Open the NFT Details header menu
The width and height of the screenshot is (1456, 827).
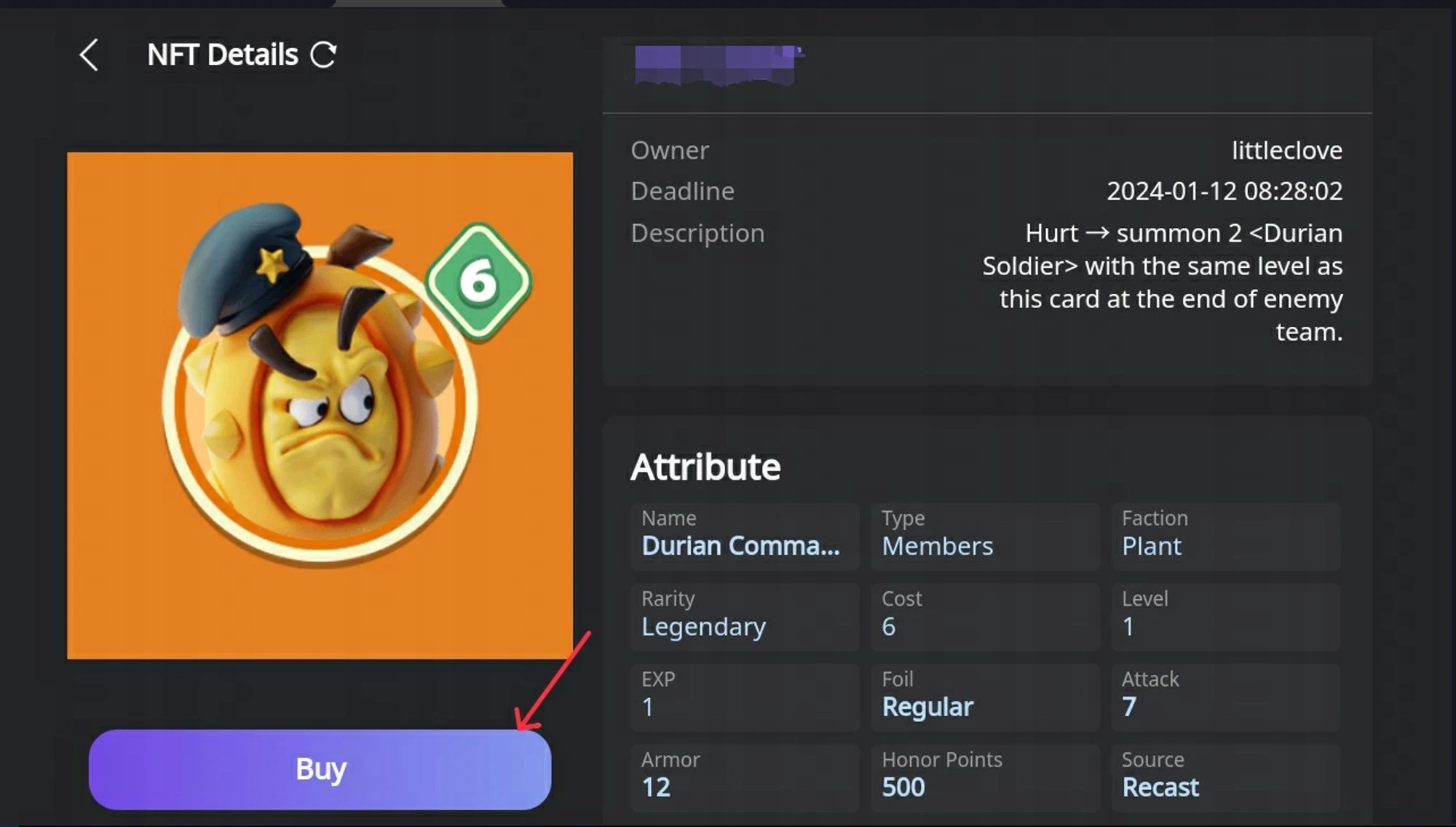click(x=221, y=54)
